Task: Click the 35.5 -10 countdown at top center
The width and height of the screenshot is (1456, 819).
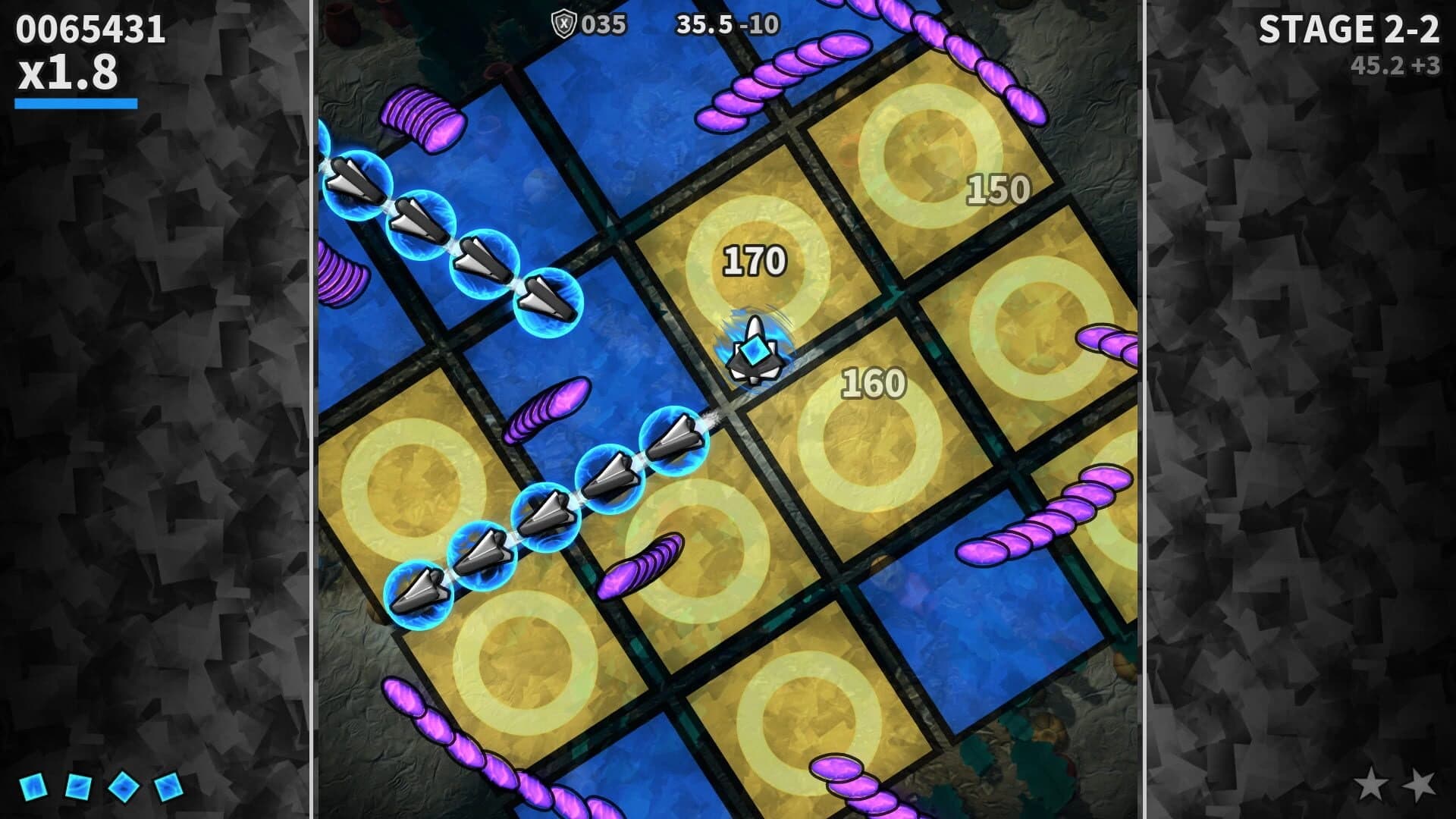Action: coord(726,24)
